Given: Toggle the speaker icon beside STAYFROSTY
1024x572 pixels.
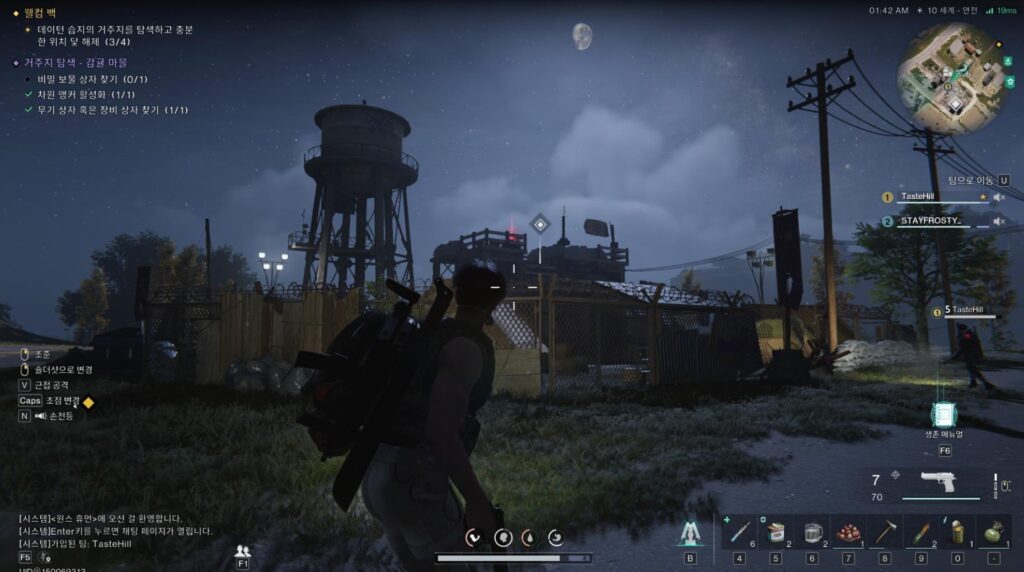Looking at the screenshot, I should point(998,221).
